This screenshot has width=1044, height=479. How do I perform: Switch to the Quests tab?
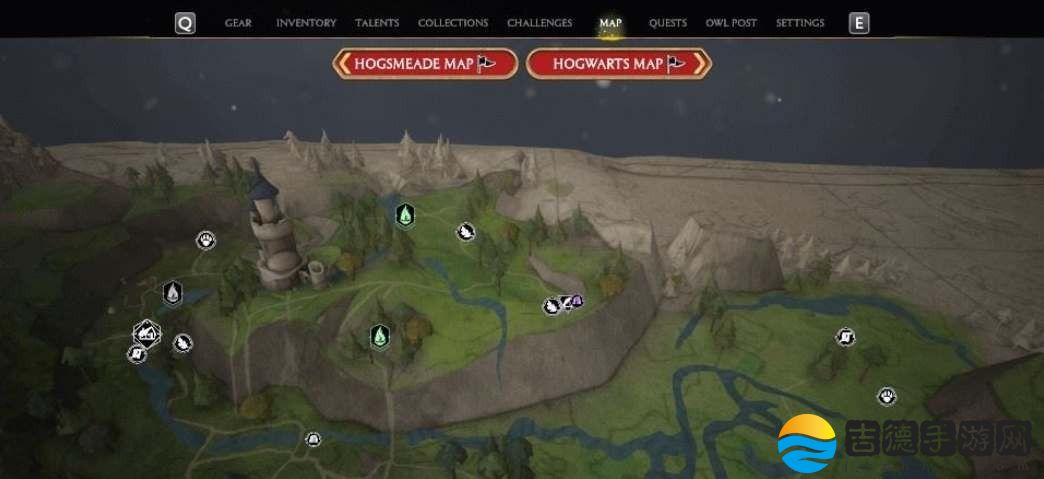(668, 23)
